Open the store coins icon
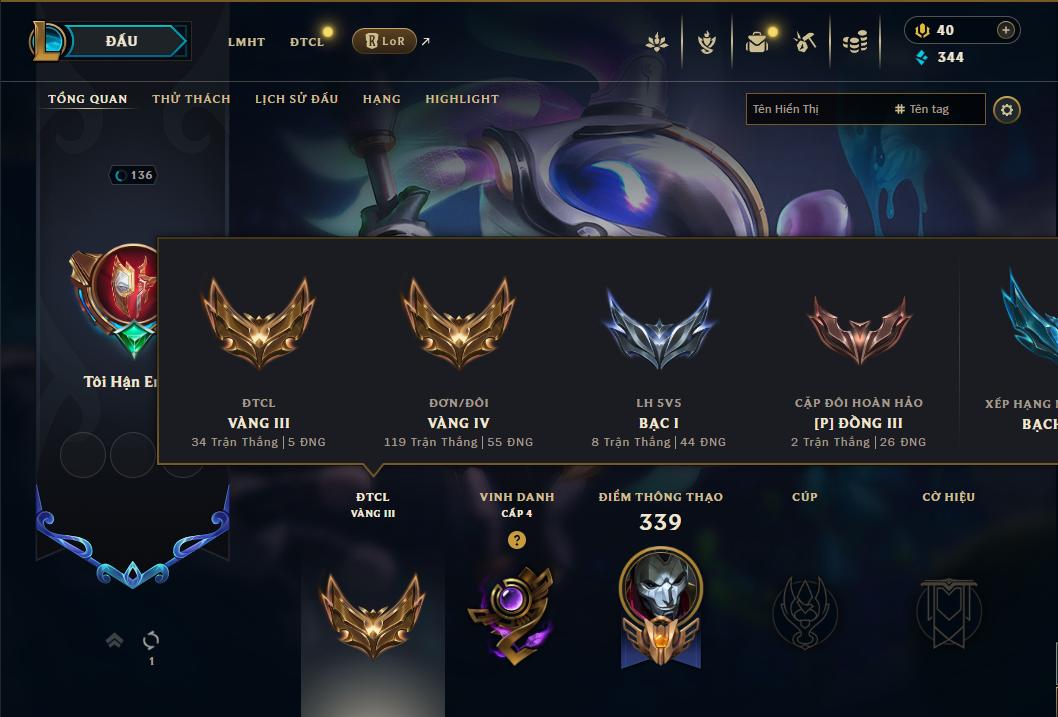 click(x=854, y=42)
